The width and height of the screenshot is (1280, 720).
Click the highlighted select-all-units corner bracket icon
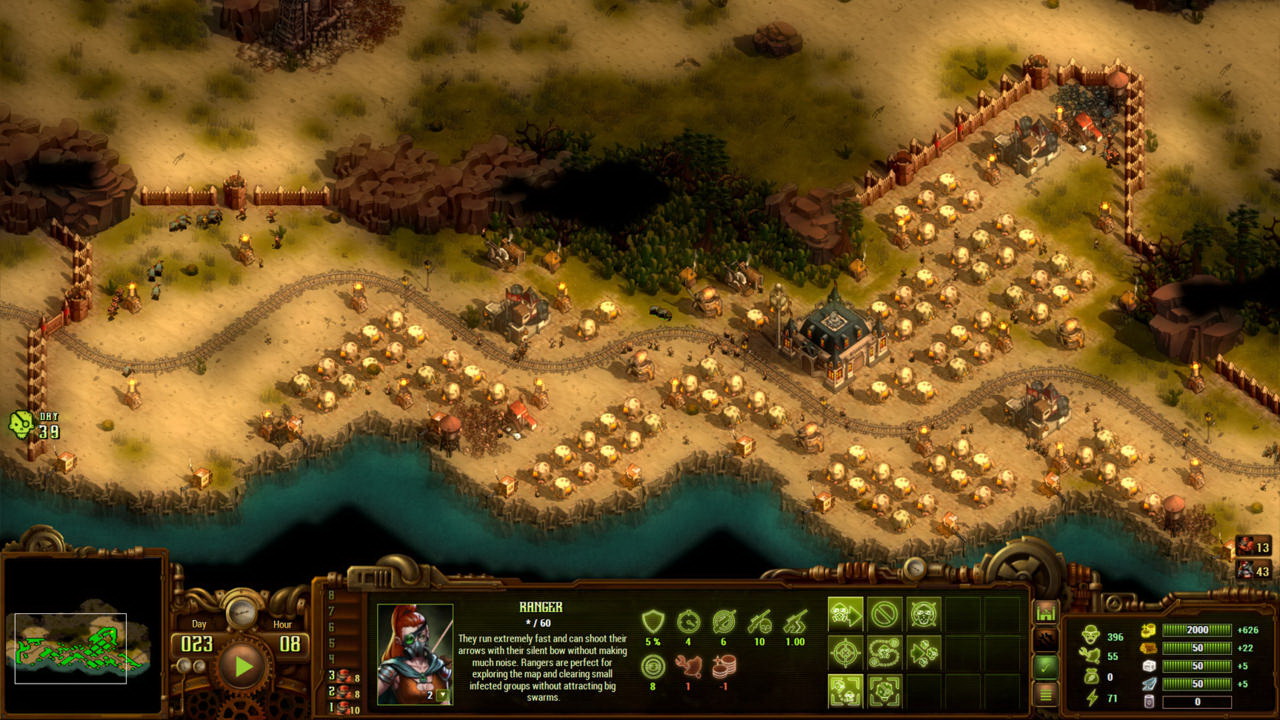[846, 691]
